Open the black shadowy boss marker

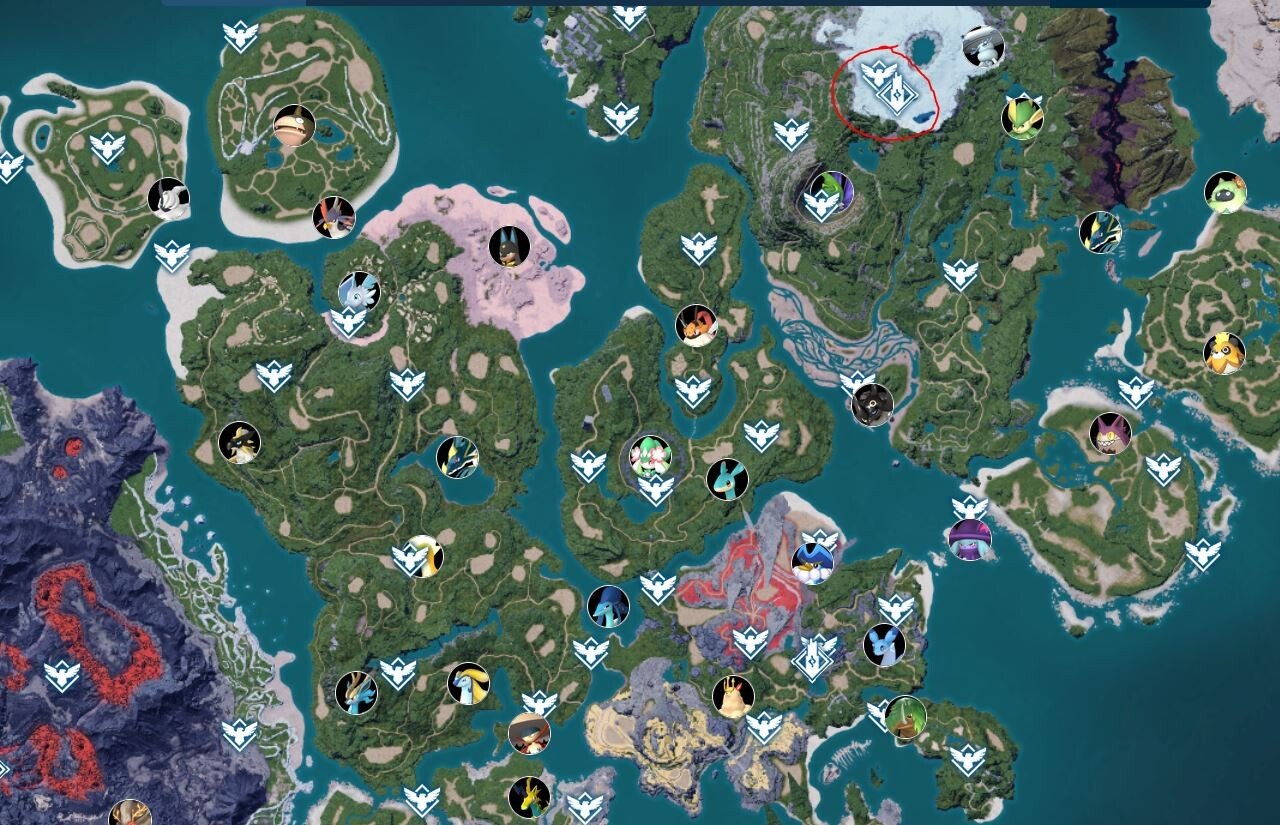tap(872, 405)
